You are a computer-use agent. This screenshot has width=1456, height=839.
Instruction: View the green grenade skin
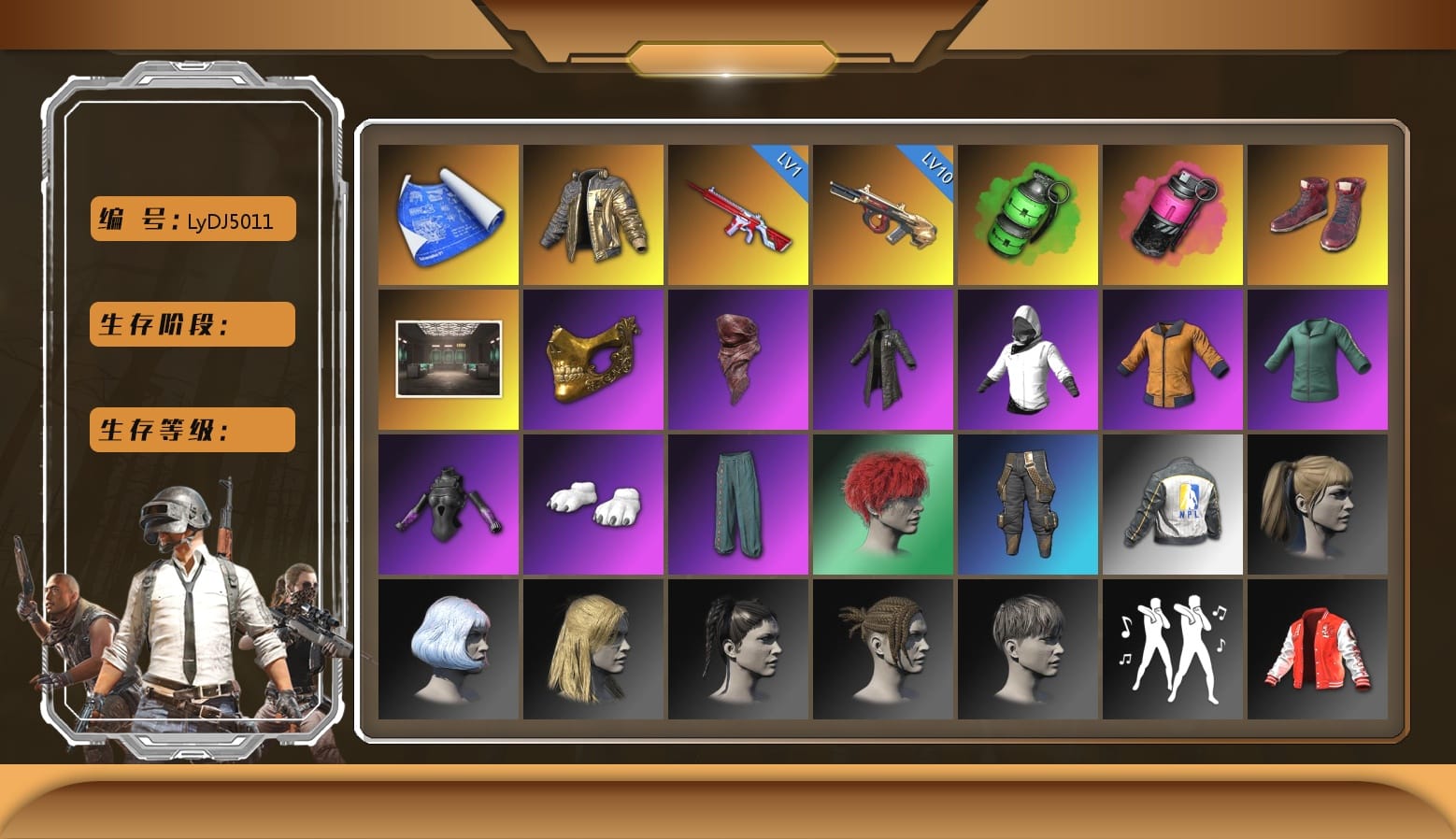(1028, 213)
